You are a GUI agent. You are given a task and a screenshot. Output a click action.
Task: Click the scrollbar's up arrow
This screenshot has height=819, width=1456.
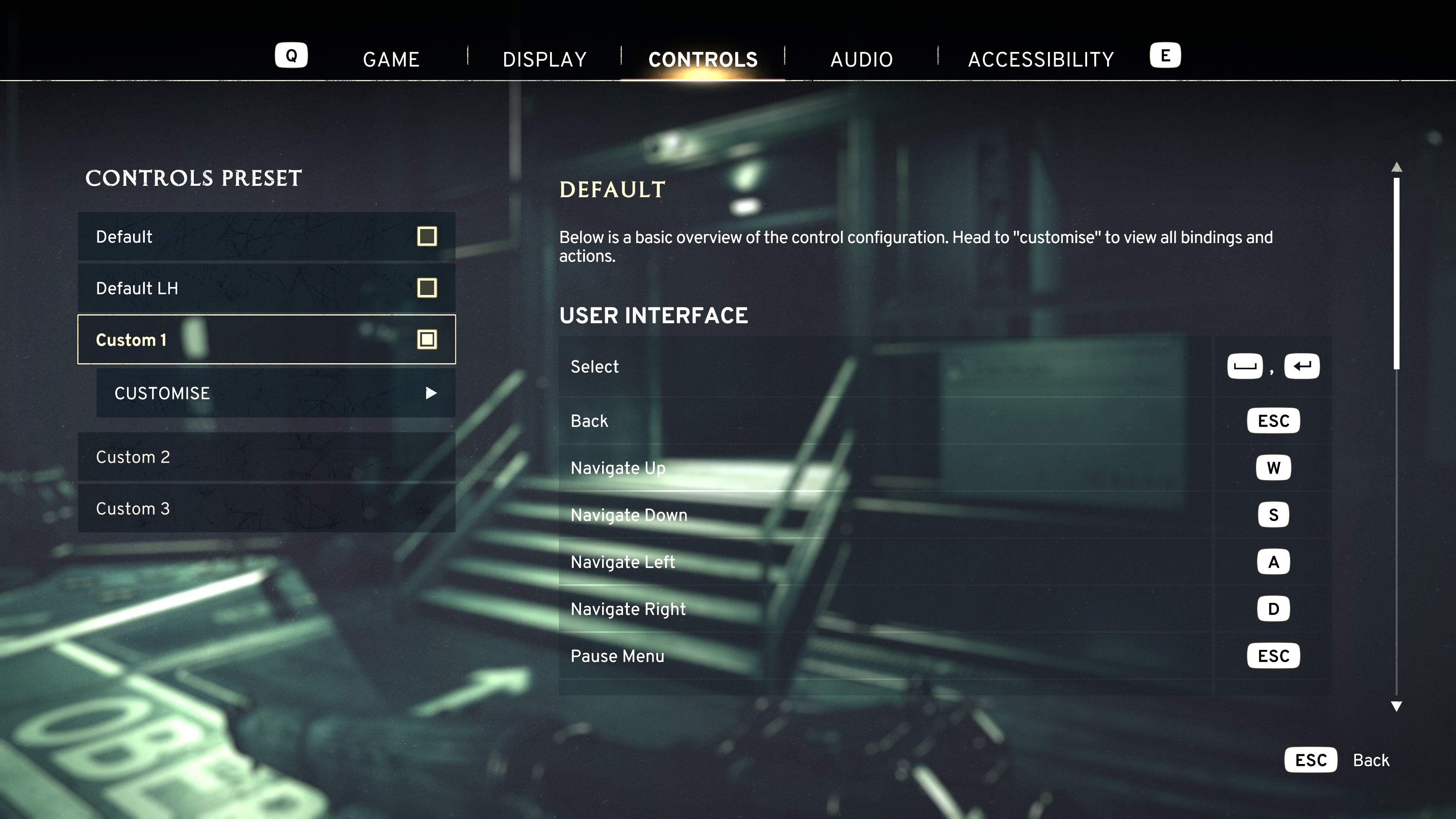(x=1396, y=167)
